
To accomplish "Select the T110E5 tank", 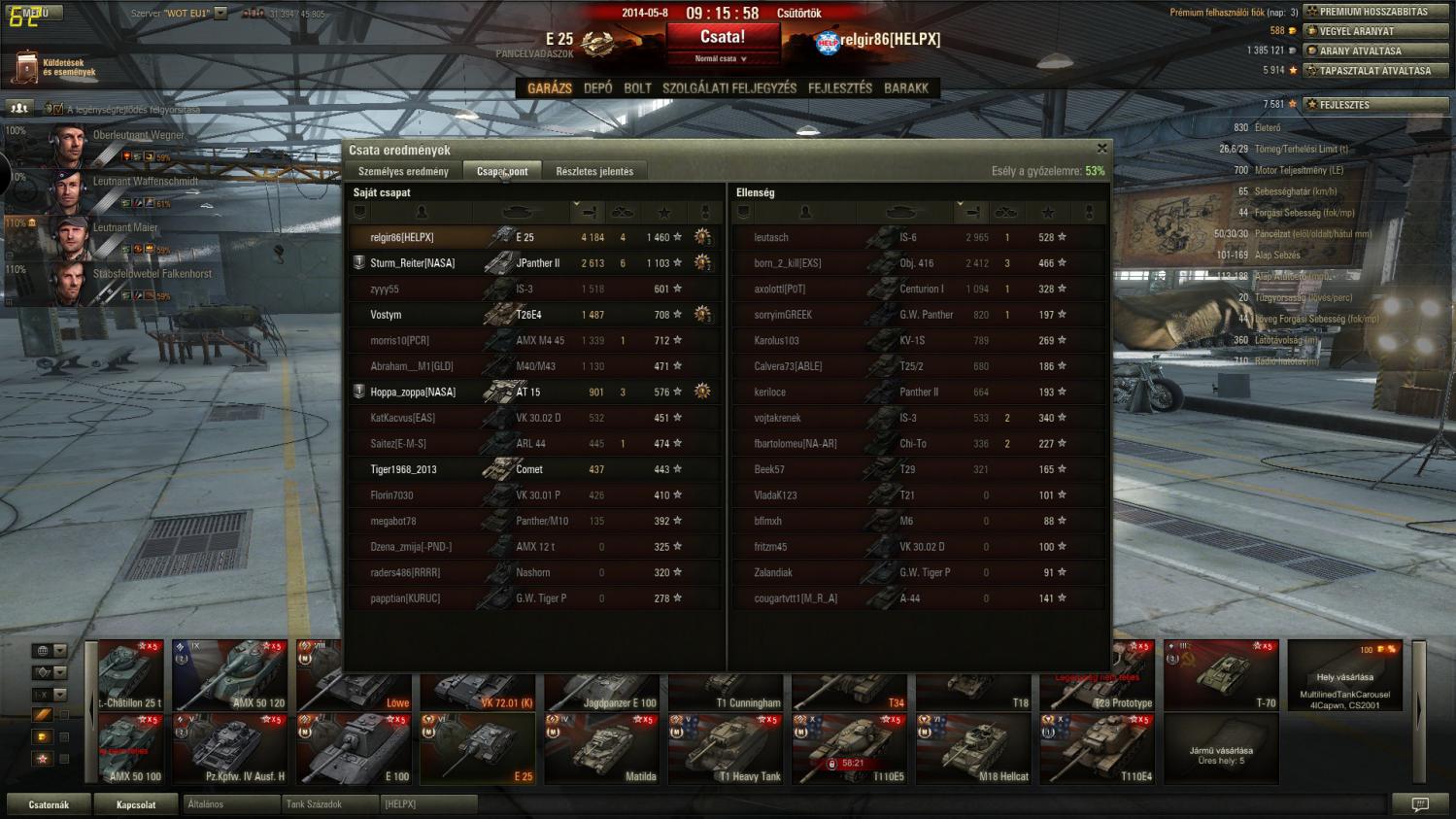I will 849,749.
